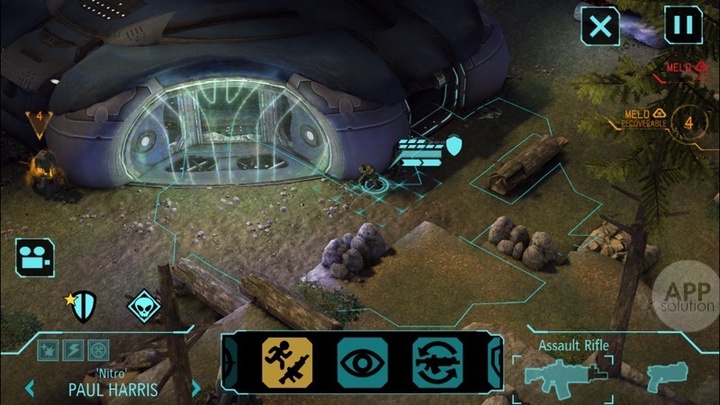Reload the weapon with the reload icon

click(437, 362)
